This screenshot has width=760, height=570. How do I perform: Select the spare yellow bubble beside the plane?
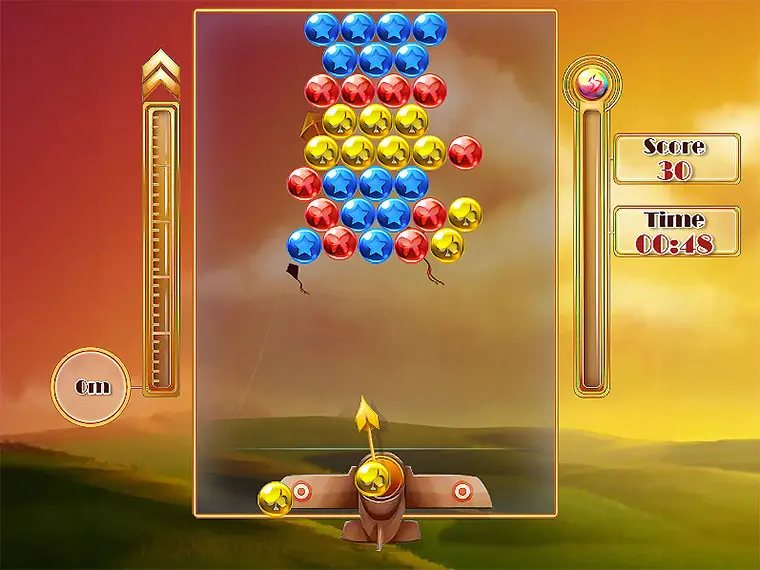click(x=275, y=498)
